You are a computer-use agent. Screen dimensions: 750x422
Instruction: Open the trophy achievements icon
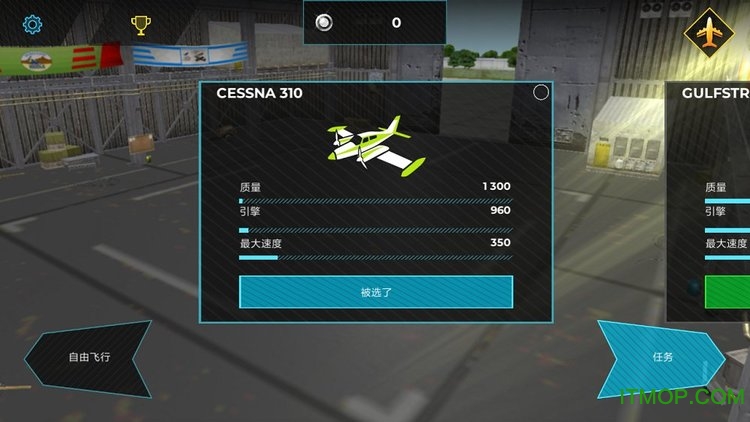coord(140,25)
